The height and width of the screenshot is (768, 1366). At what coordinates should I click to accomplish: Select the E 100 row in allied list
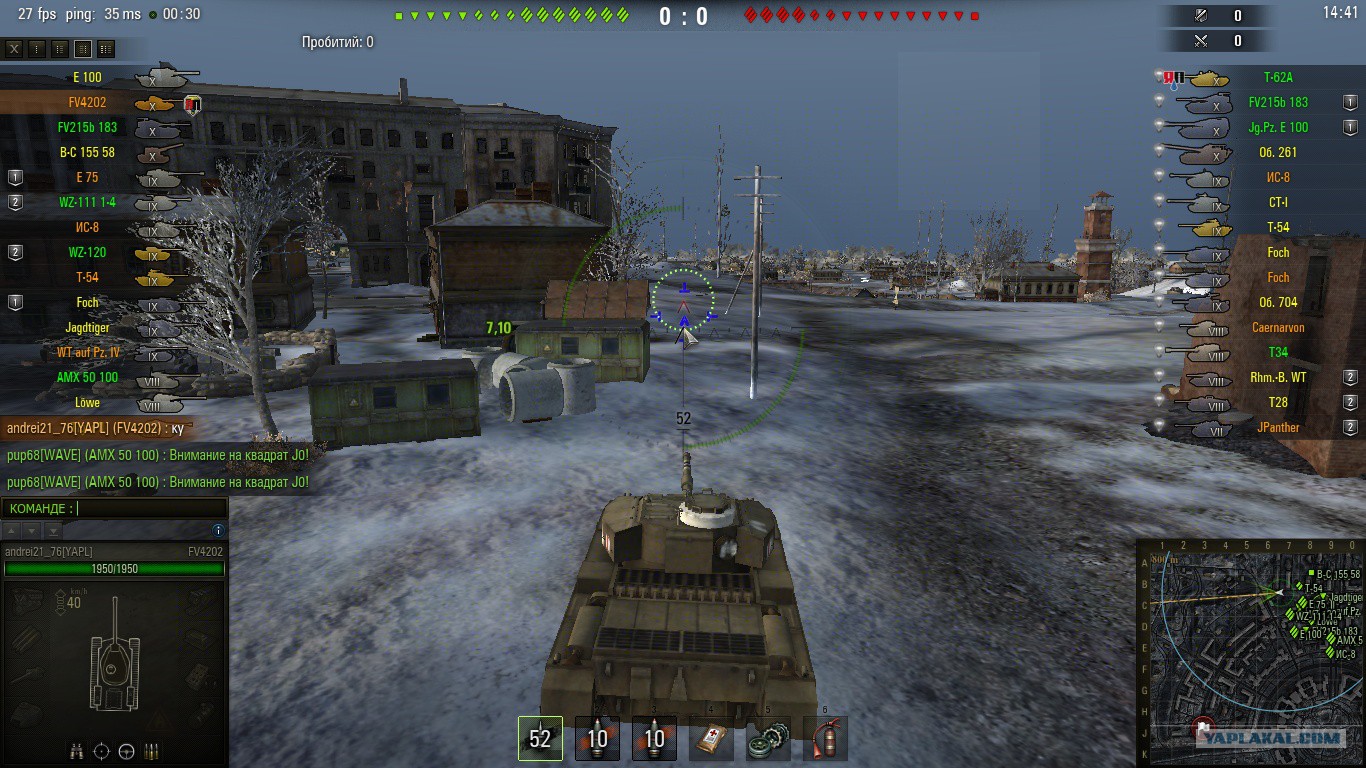[88, 77]
